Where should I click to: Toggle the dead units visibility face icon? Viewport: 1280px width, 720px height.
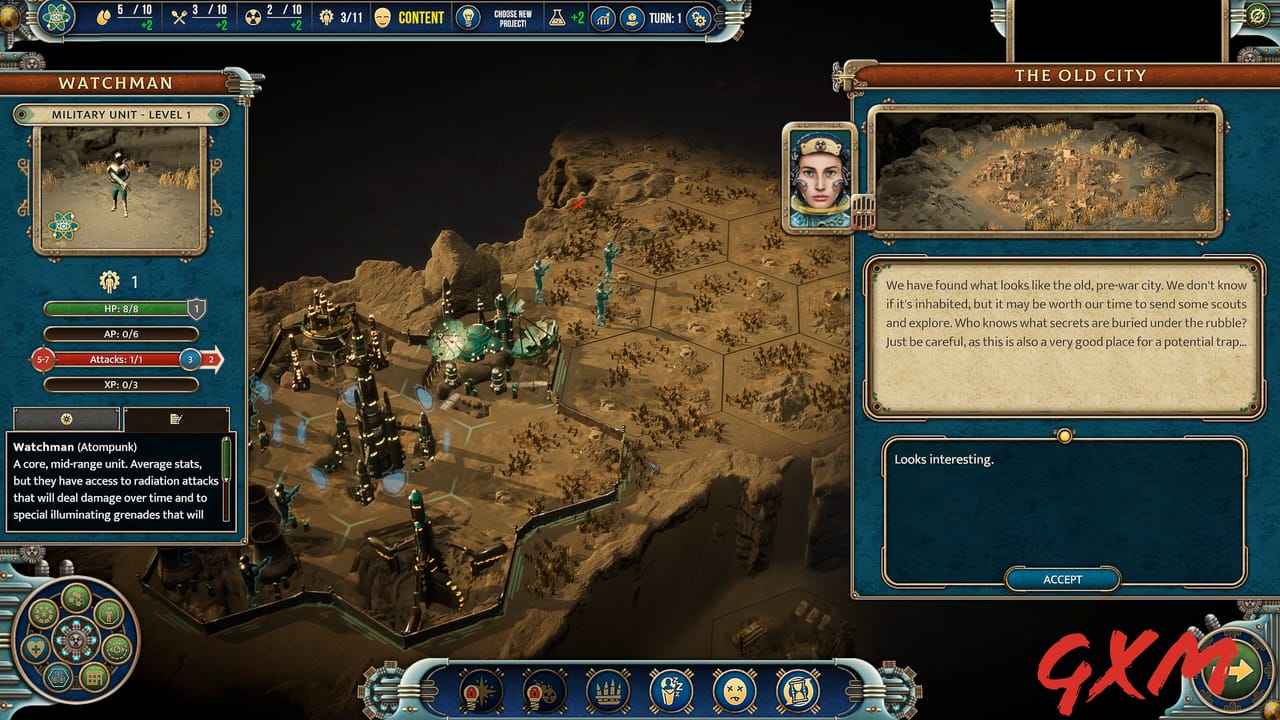pos(733,690)
